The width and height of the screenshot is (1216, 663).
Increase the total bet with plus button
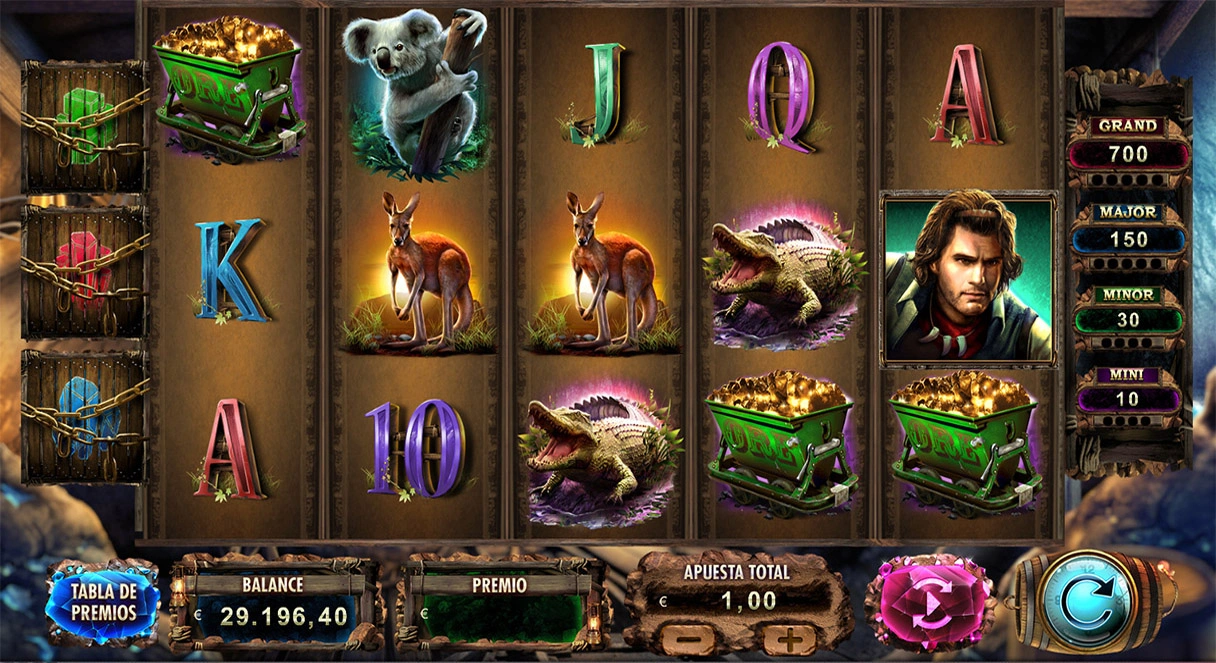790,637
